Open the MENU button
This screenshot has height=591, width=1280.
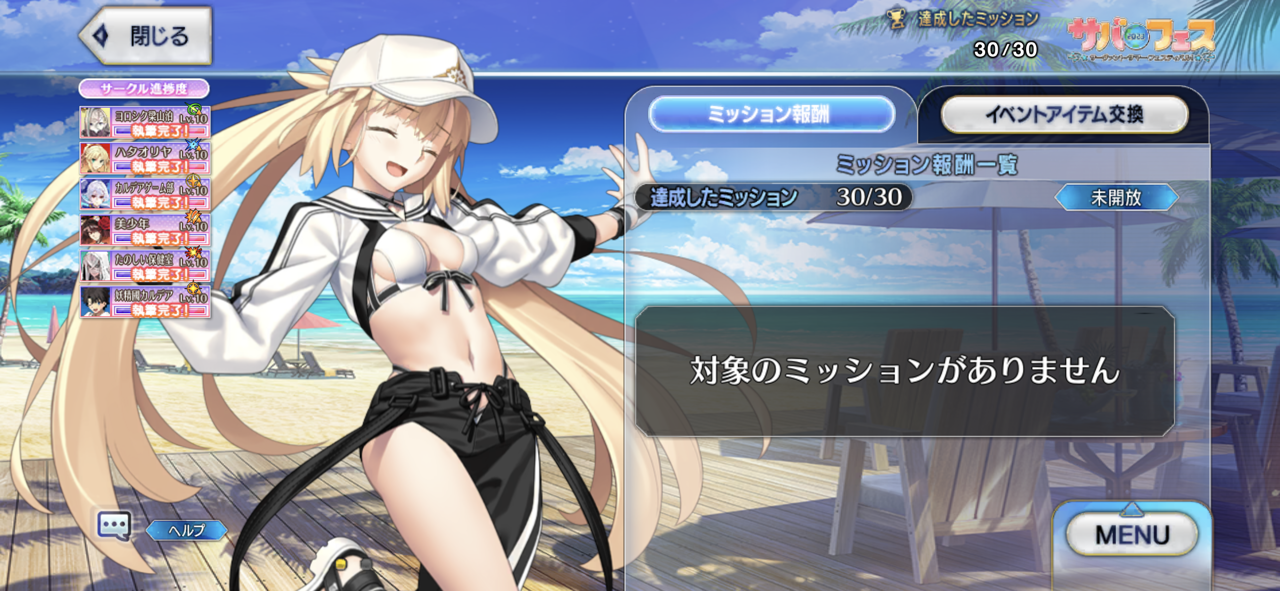point(1131,535)
